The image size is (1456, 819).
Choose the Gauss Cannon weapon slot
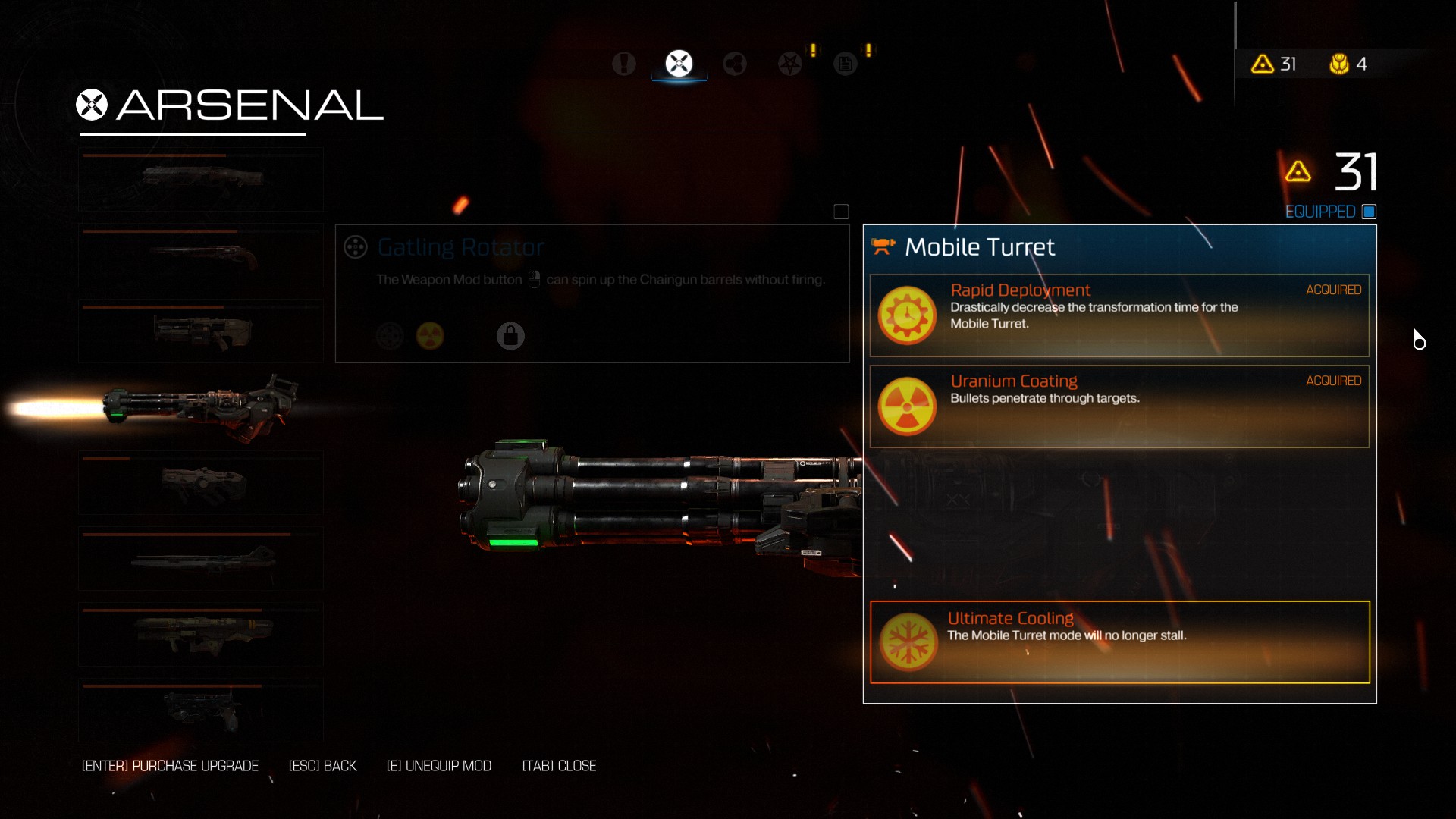click(201, 560)
